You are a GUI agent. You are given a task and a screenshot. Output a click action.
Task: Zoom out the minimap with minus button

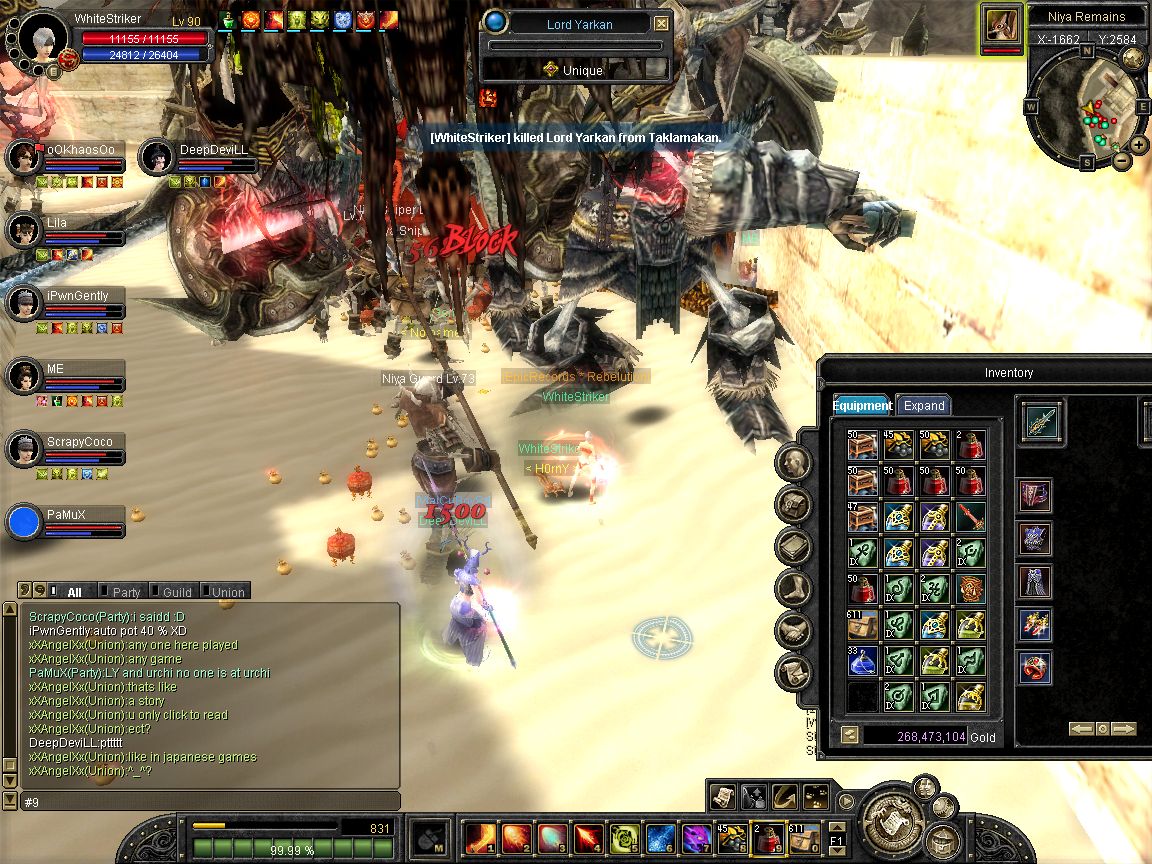coord(1122,160)
